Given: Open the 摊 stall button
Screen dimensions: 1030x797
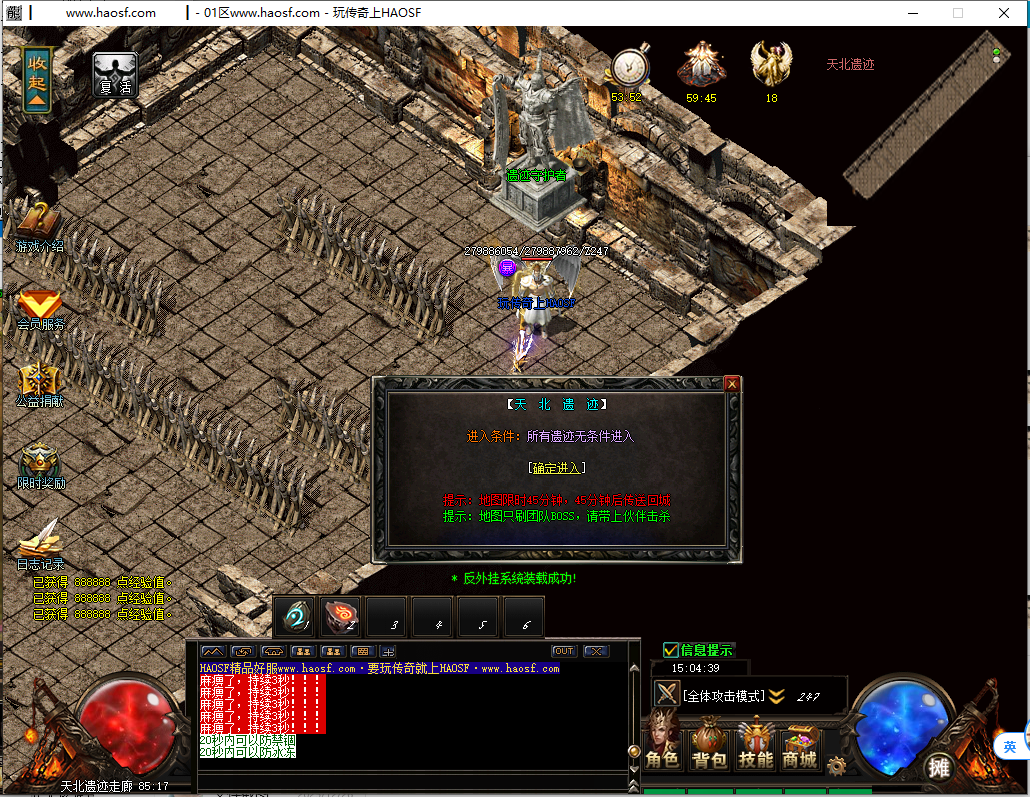Looking at the screenshot, I should pyautogui.click(x=937, y=767).
